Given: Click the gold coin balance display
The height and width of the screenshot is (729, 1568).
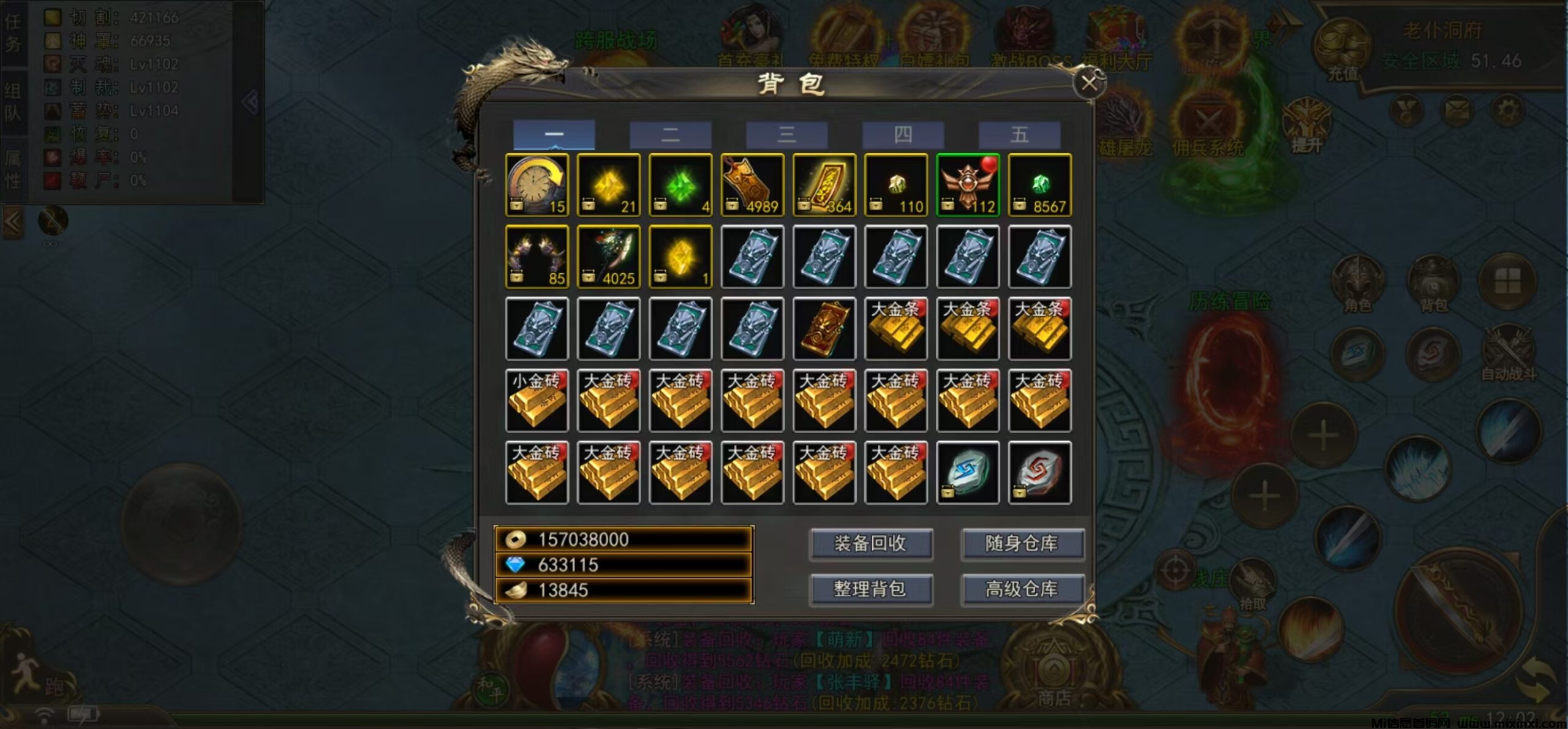Looking at the screenshot, I should (x=619, y=540).
